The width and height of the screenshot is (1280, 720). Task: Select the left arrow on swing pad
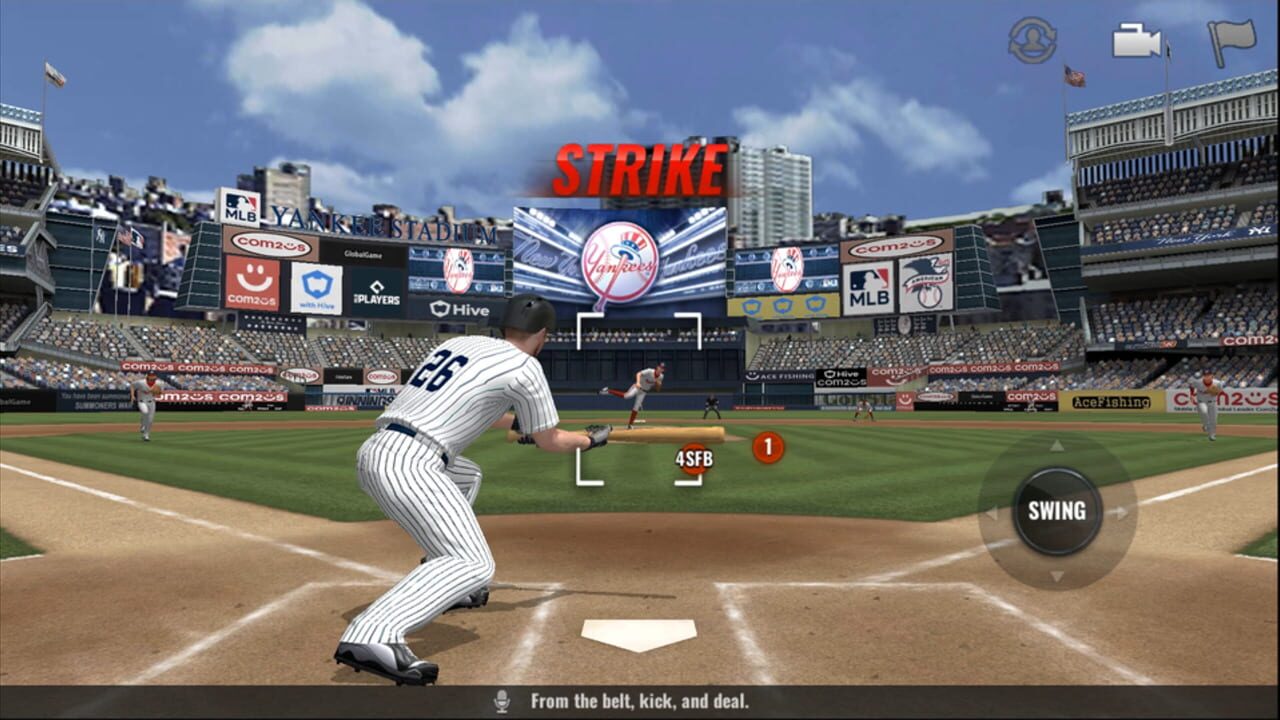(991, 513)
